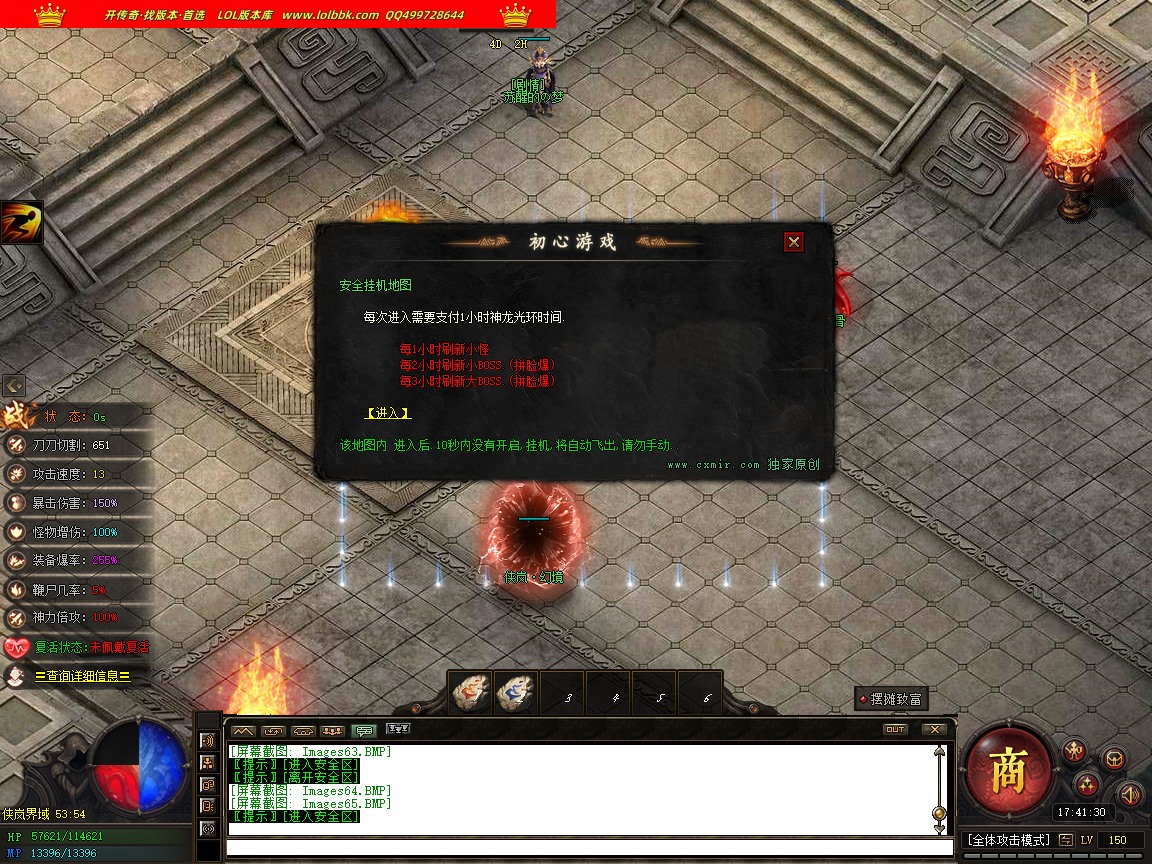Choose the 【进入】 enter option
Image resolution: width=1152 pixels, height=864 pixels.
pyautogui.click(x=388, y=413)
